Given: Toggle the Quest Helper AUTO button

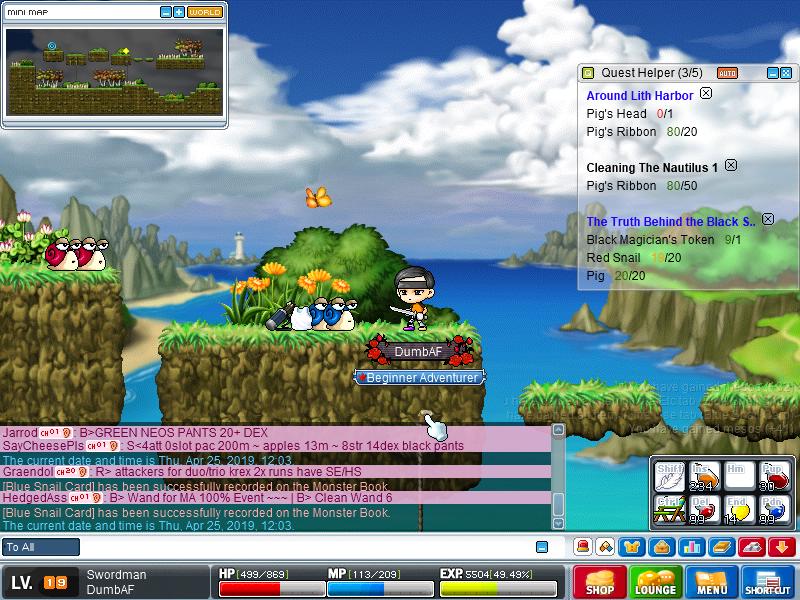Looking at the screenshot, I should pyautogui.click(x=727, y=73).
